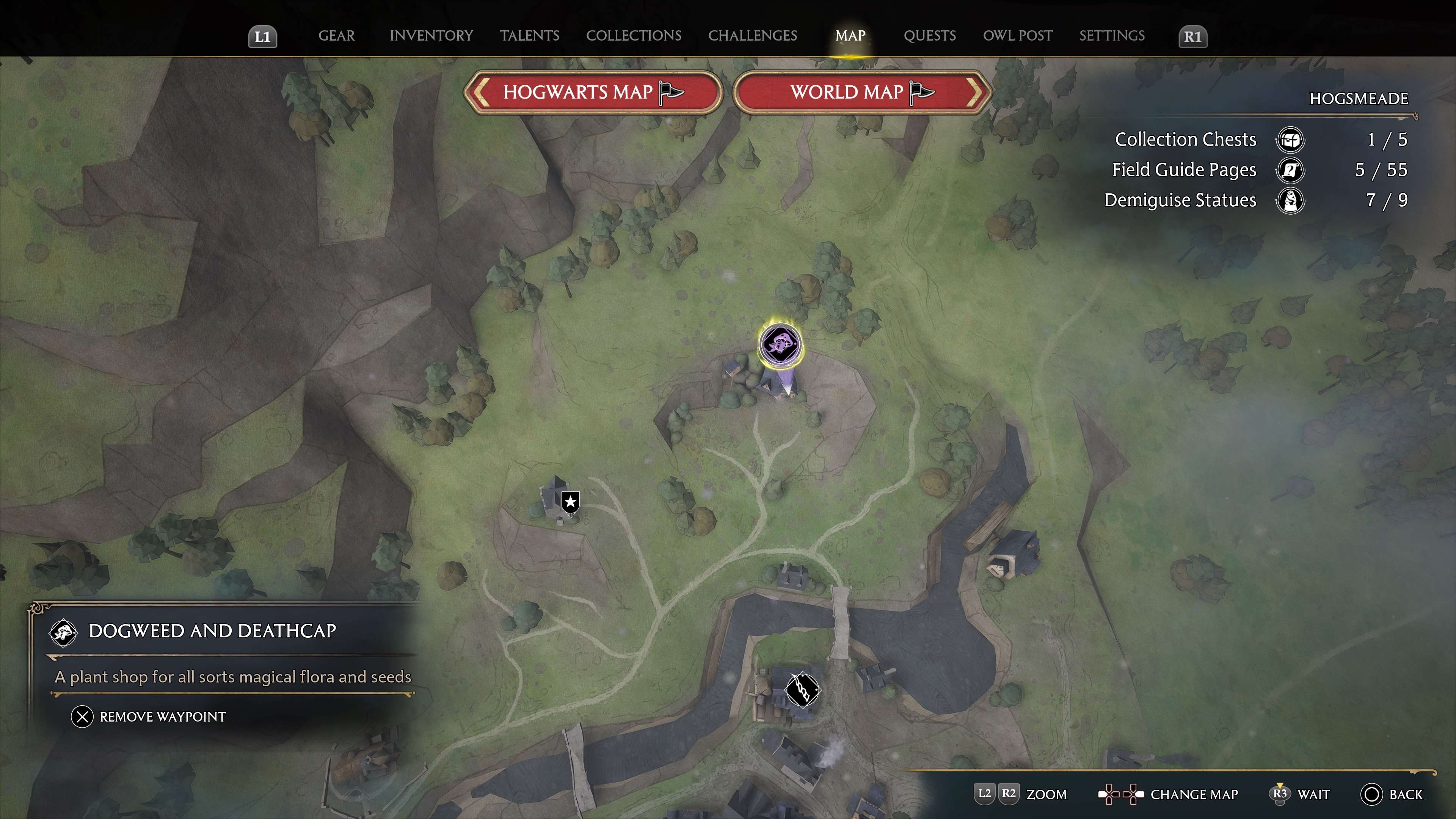Click the R1 shoulder button icon
1456x819 pixels.
[1193, 36]
